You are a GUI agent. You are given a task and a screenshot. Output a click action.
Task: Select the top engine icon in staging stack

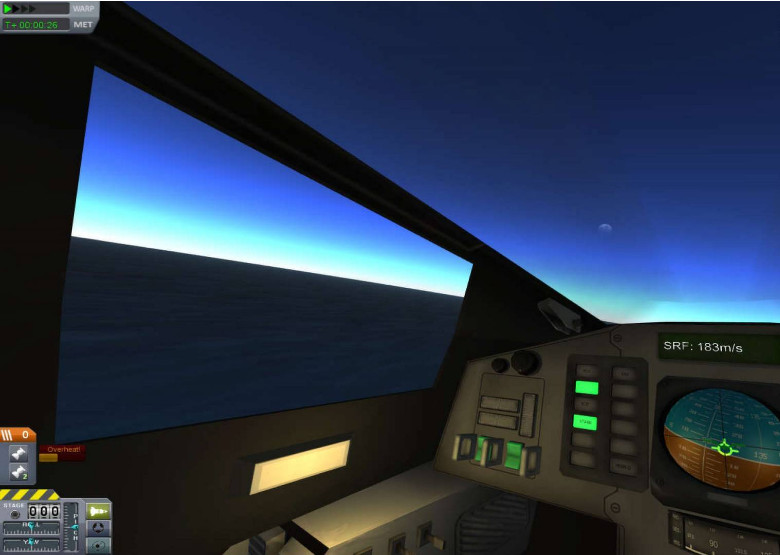pyautogui.click(x=19, y=453)
